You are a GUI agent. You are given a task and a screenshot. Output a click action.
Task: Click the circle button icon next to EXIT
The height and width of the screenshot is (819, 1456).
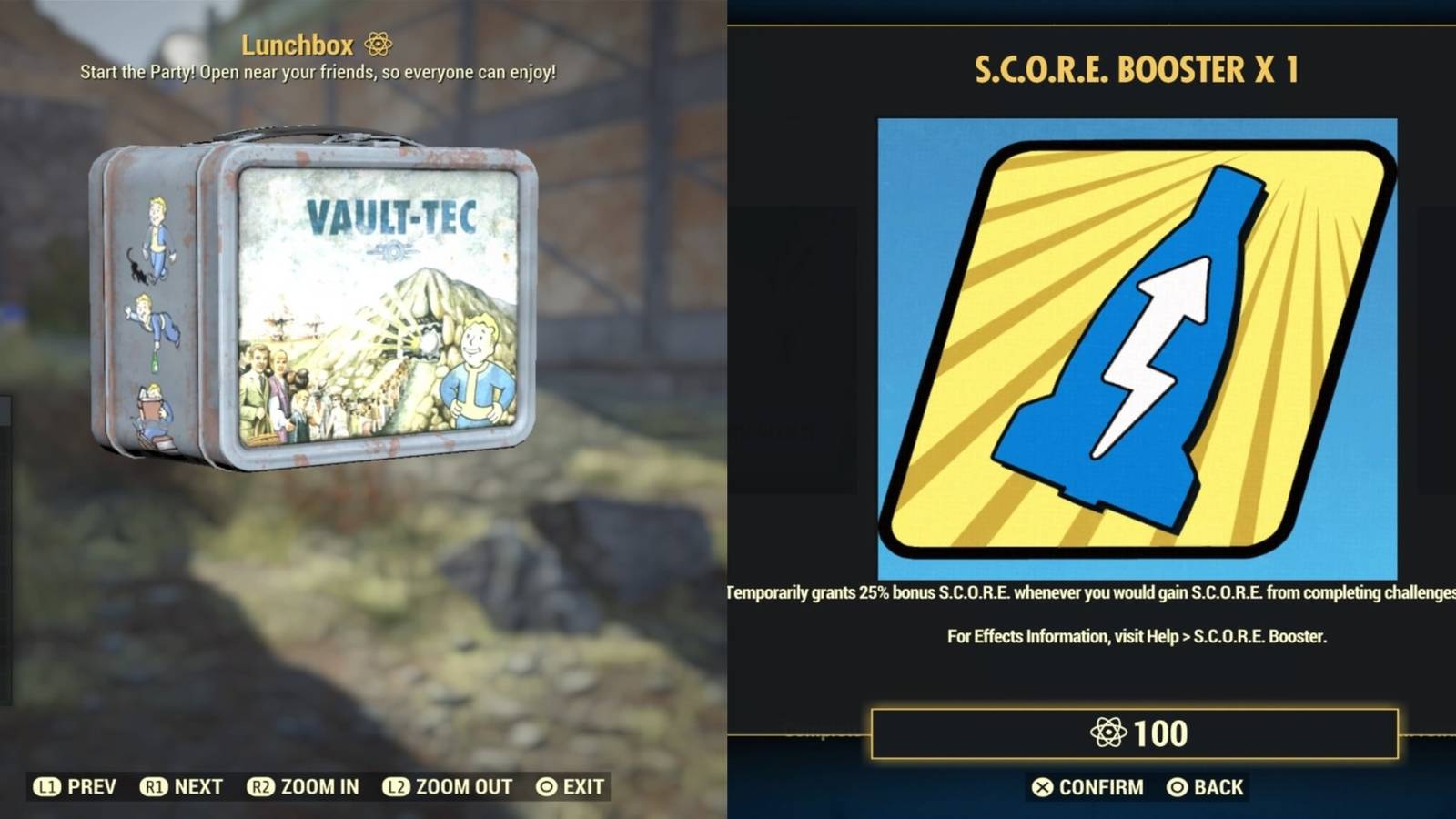pos(547,786)
